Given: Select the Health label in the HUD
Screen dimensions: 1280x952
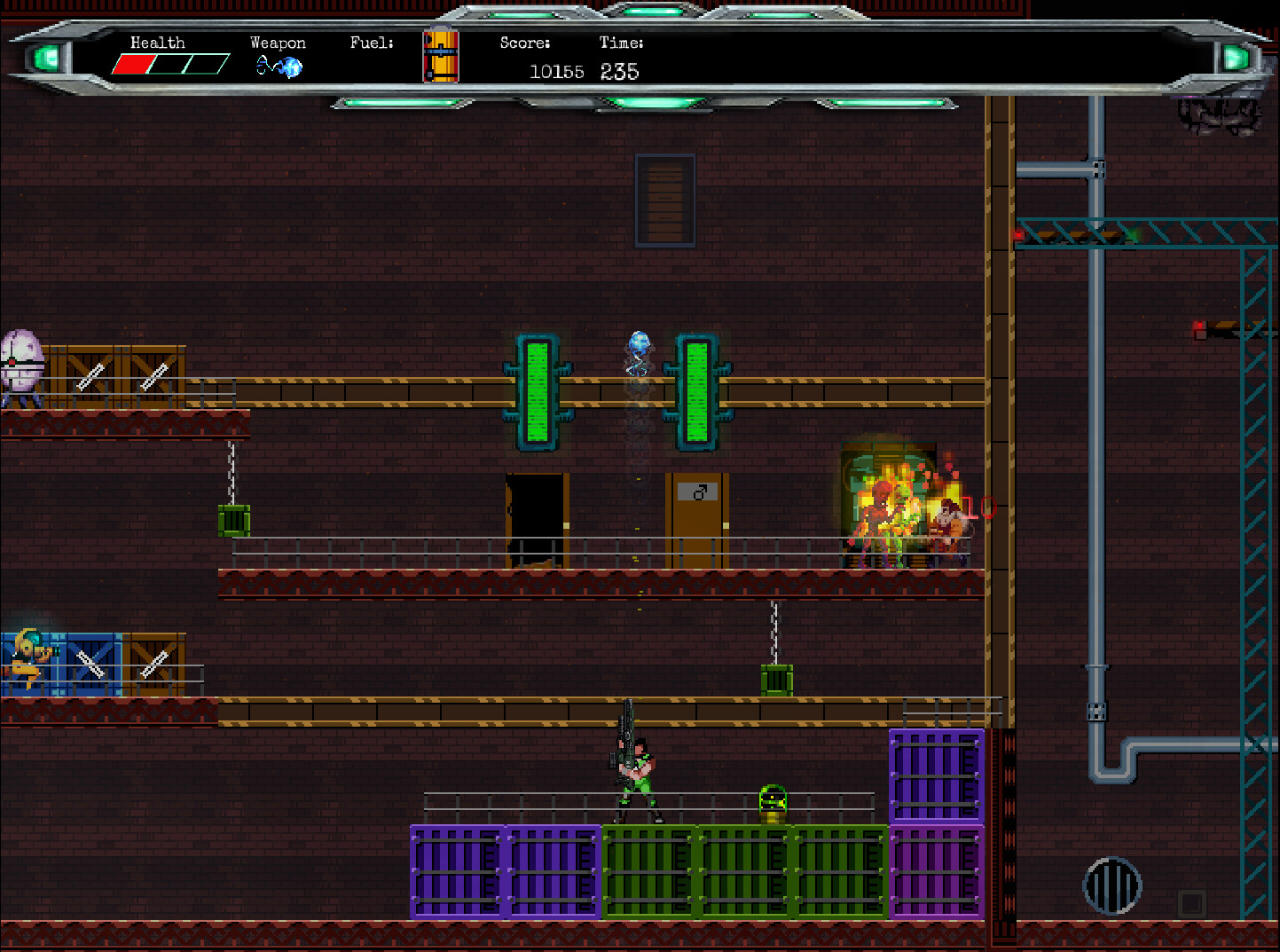Looking at the screenshot, I should coord(157,42).
